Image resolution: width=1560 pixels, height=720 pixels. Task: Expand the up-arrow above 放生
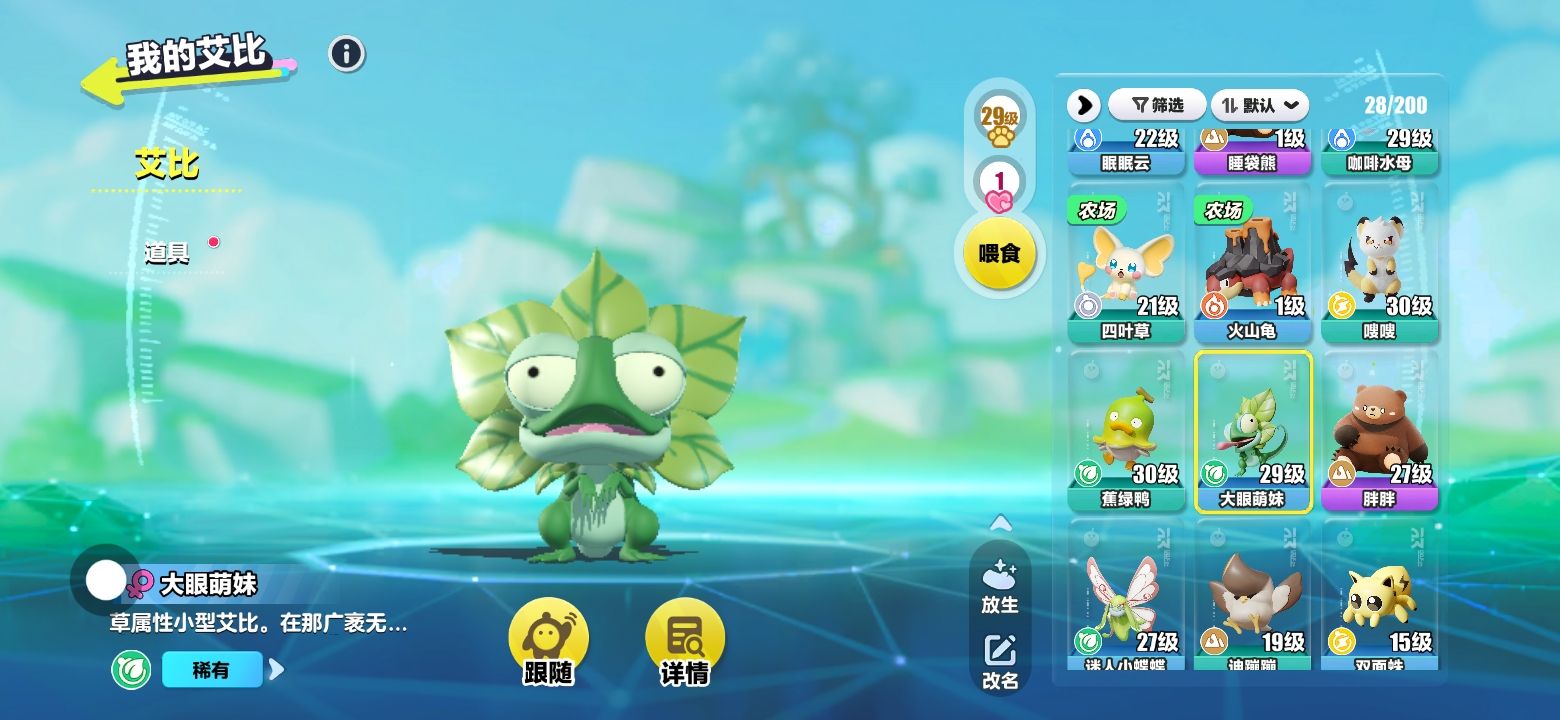[1000, 523]
